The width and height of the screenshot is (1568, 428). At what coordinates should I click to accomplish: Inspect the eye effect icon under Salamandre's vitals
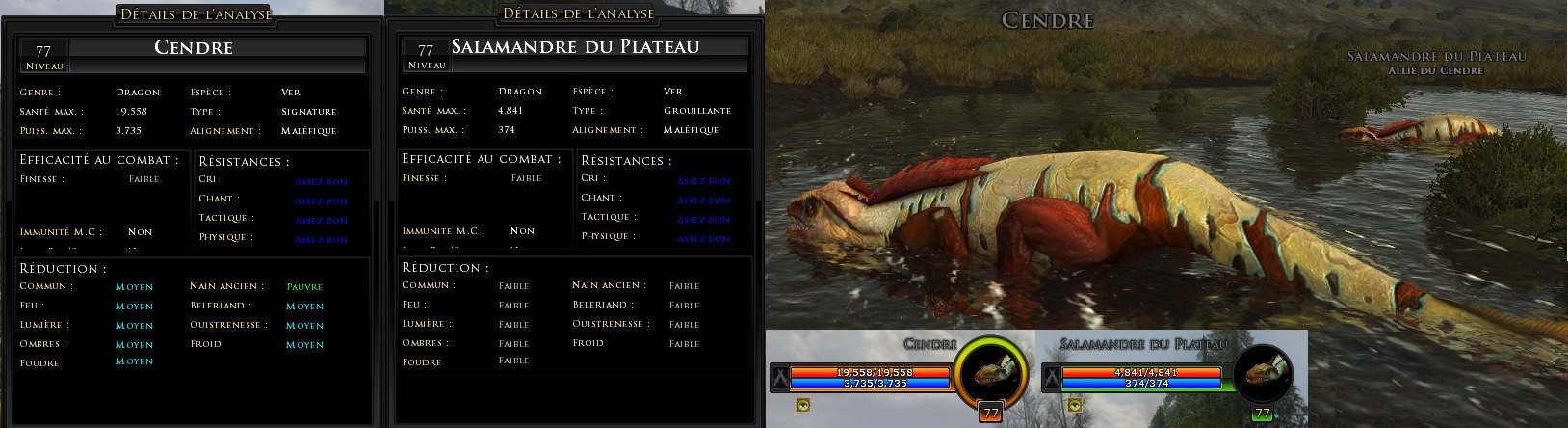[x=1074, y=405]
